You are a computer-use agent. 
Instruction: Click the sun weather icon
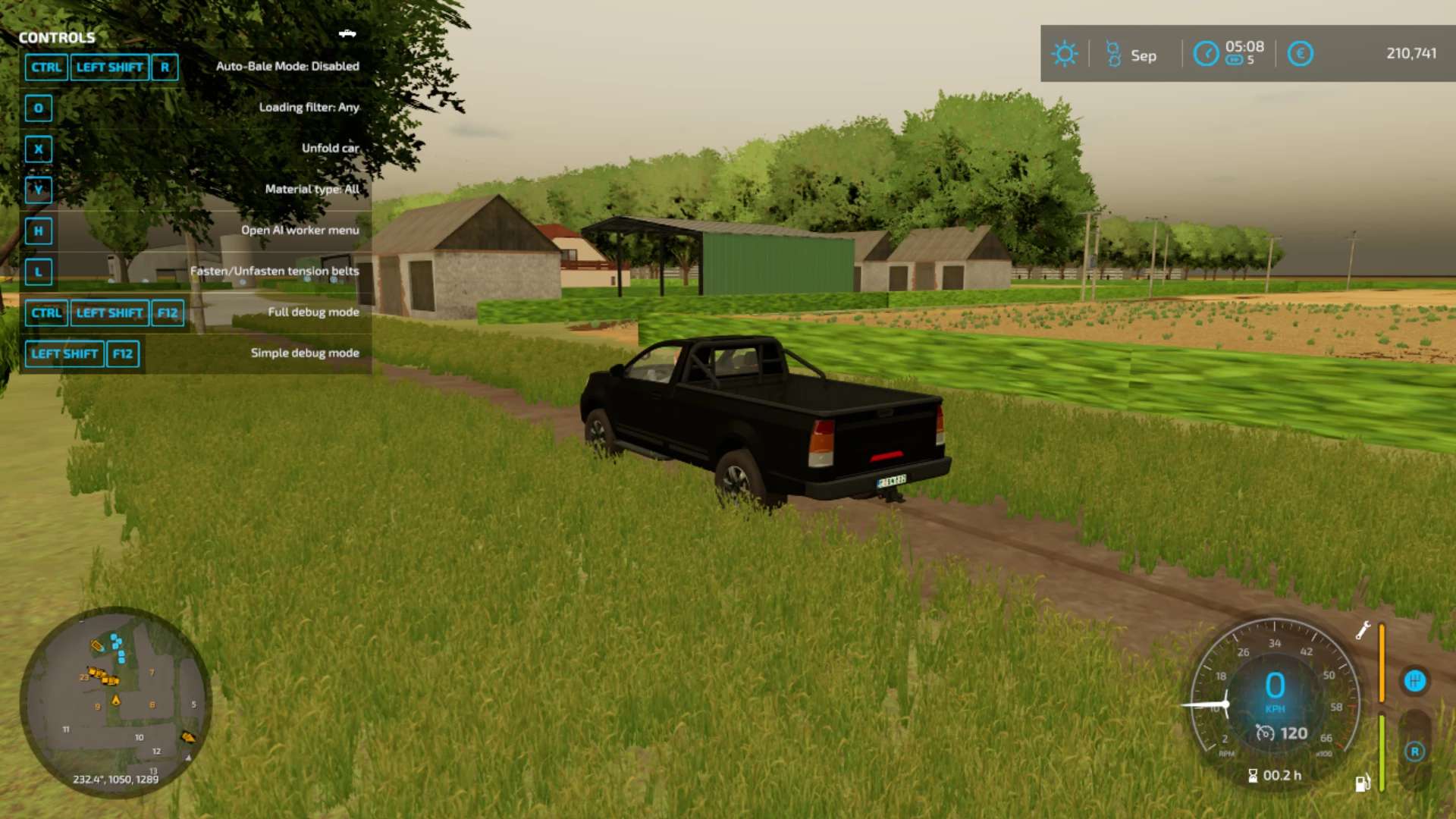point(1064,54)
